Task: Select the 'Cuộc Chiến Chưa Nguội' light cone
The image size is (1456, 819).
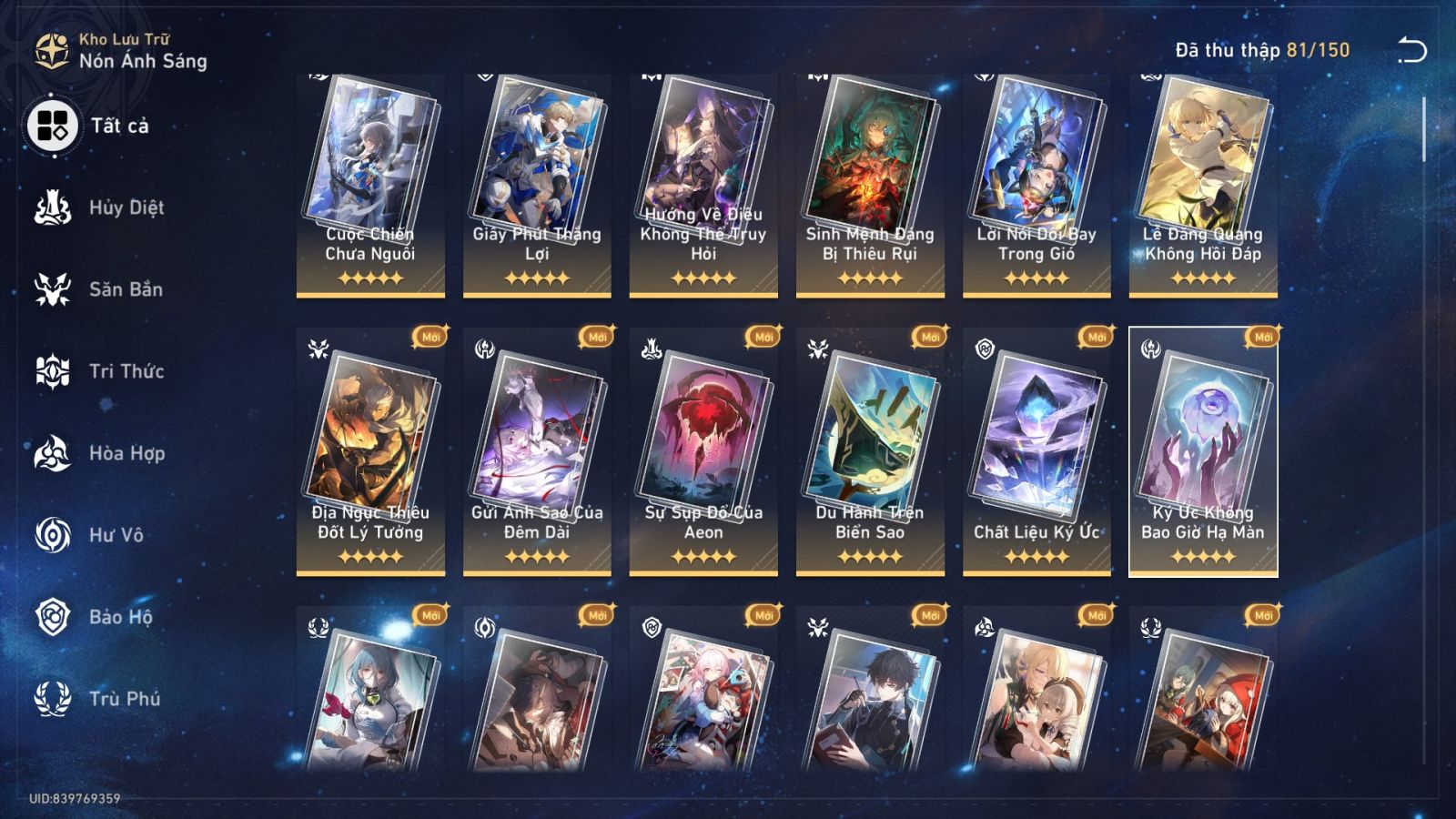Action: click(x=369, y=182)
